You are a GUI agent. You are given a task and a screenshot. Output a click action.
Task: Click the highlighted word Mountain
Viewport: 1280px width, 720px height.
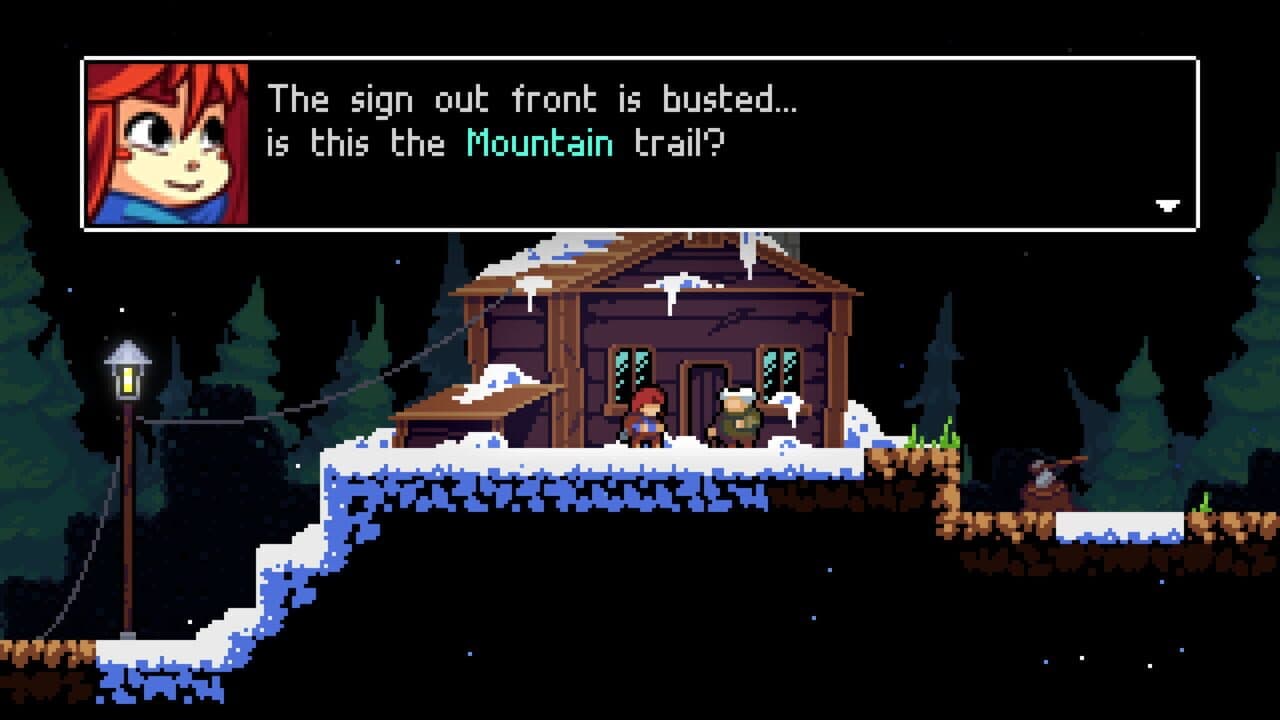point(540,144)
